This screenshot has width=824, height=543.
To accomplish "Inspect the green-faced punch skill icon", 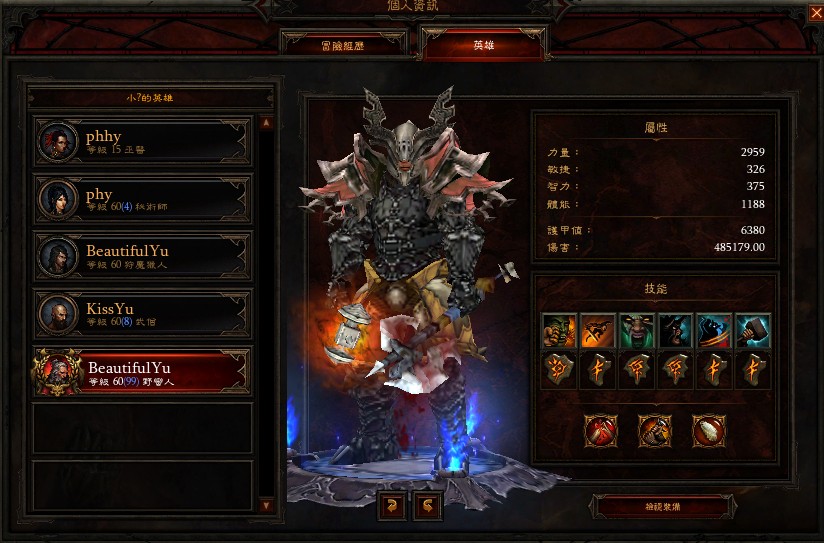I will (560, 330).
